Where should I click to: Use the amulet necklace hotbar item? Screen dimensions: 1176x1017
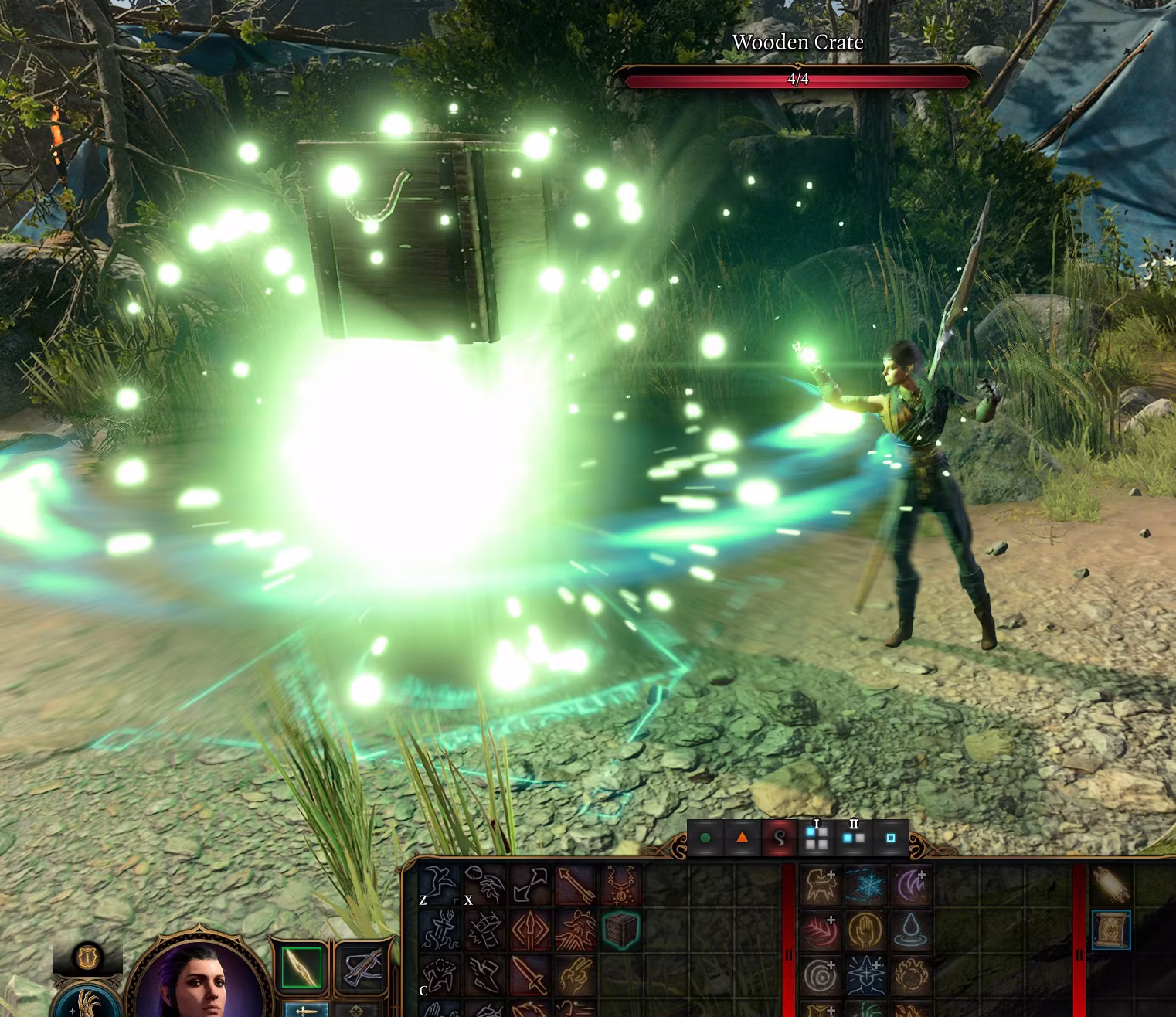pos(620,885)
